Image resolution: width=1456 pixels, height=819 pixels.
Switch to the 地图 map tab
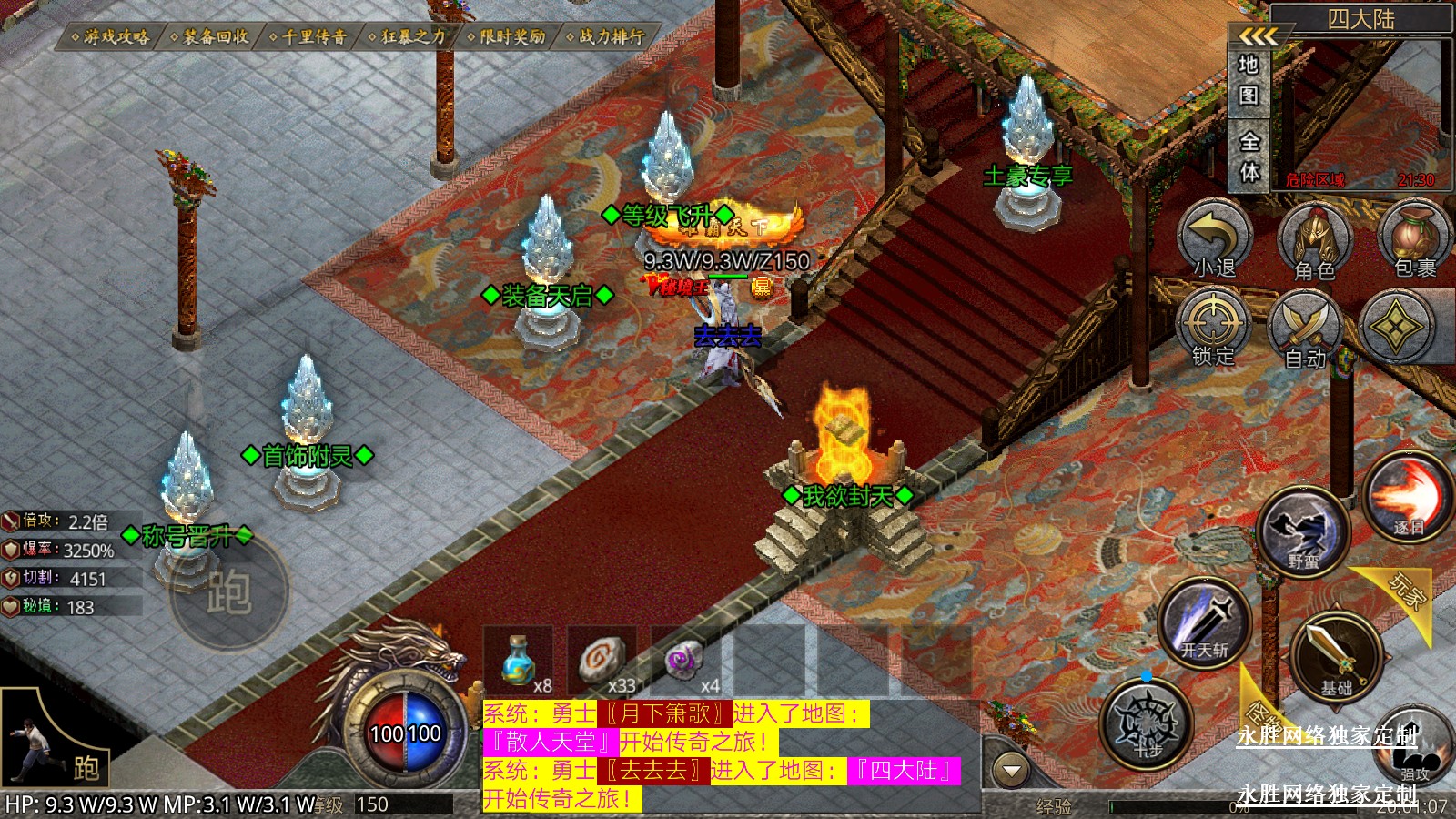coord(1249,80)
